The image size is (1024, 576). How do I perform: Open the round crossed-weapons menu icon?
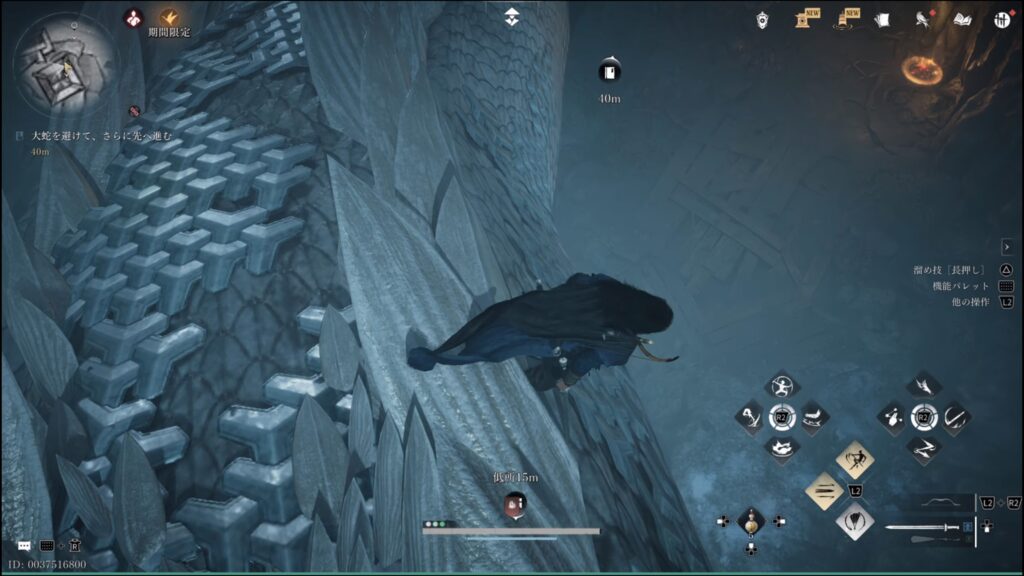[x=1002, y=19]
